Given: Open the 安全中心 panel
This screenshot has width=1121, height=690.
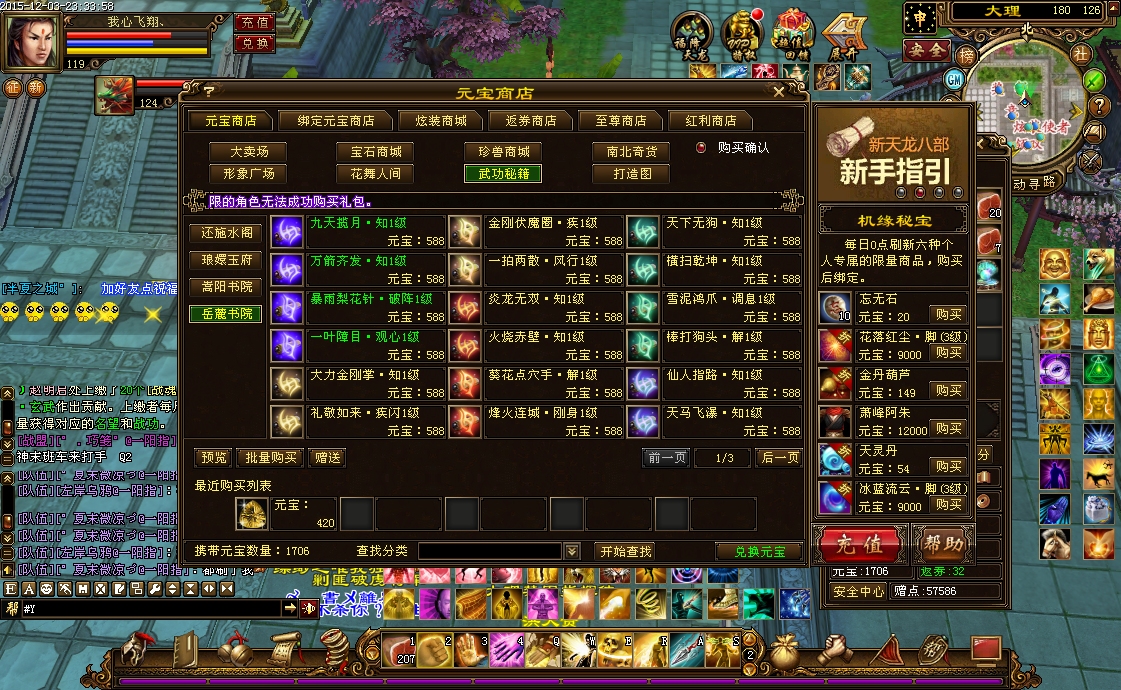Looking at the screenshot, I should [x=858, y=591].
